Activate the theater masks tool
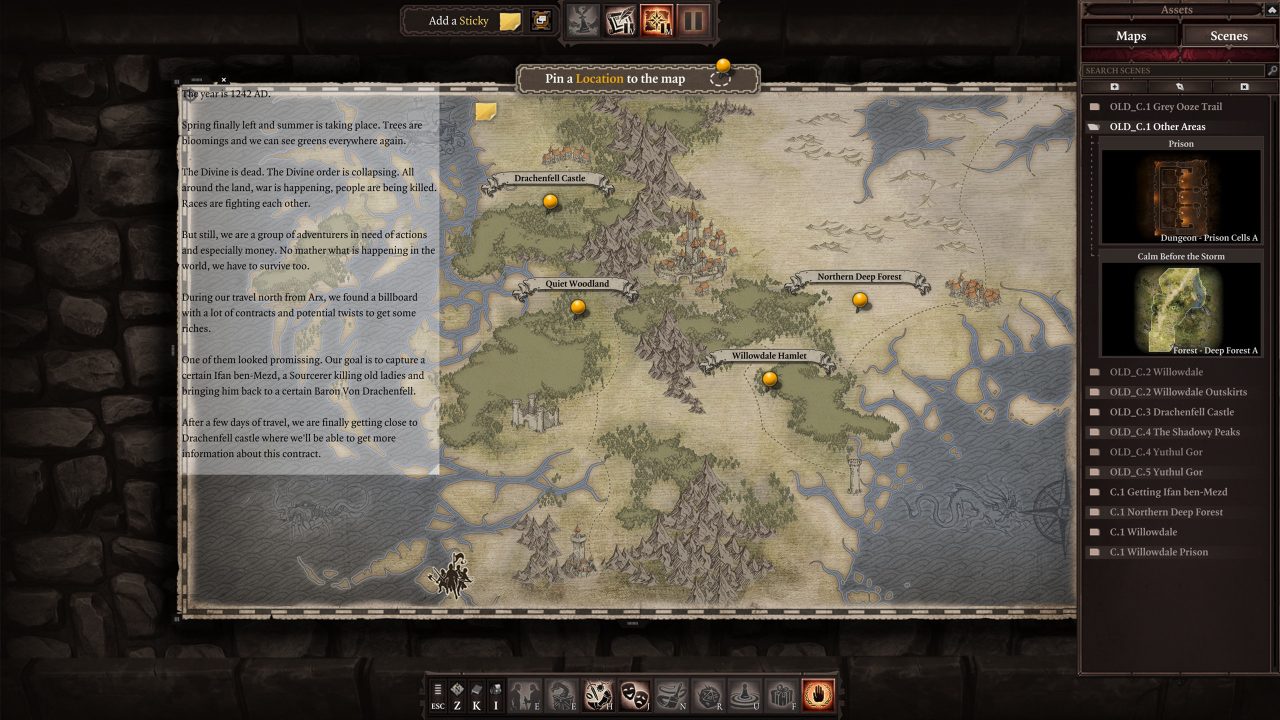 pyautogui.click(x=634, y=694)
